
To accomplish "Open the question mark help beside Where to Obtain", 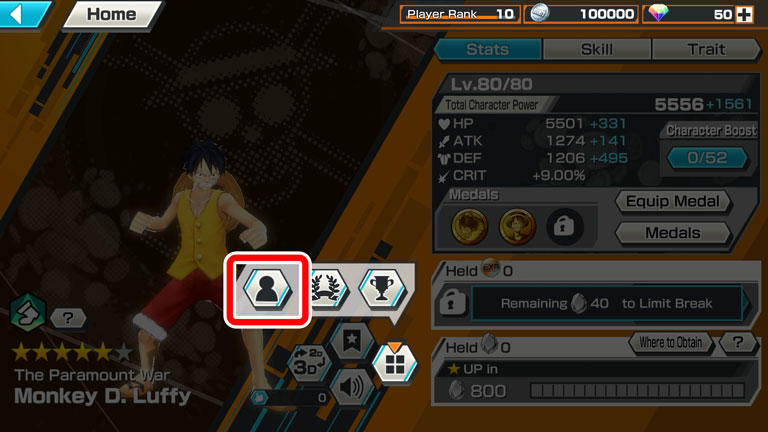I will click(x=738, y=343).
